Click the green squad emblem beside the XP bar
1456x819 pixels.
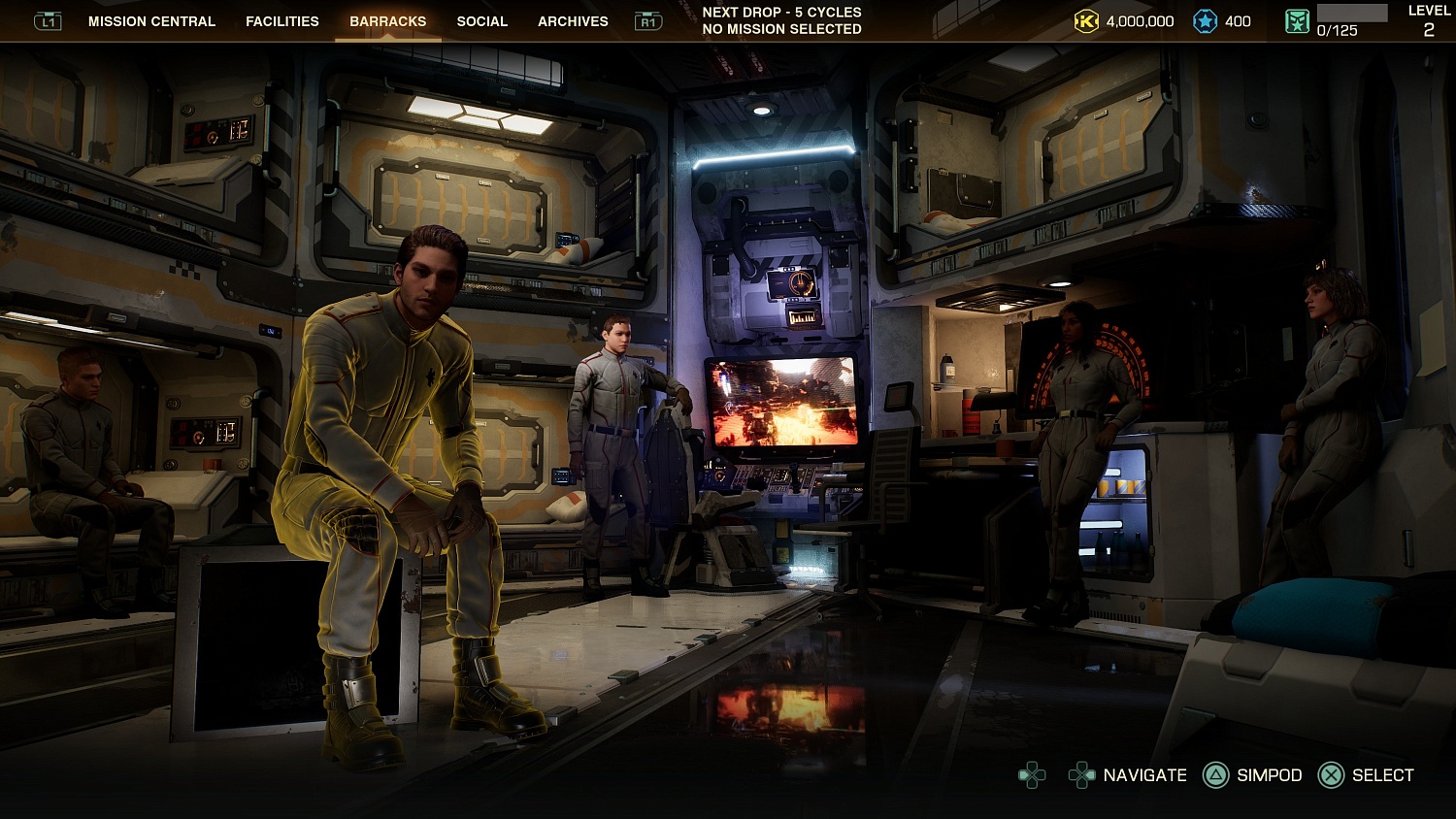(1299, 20)
